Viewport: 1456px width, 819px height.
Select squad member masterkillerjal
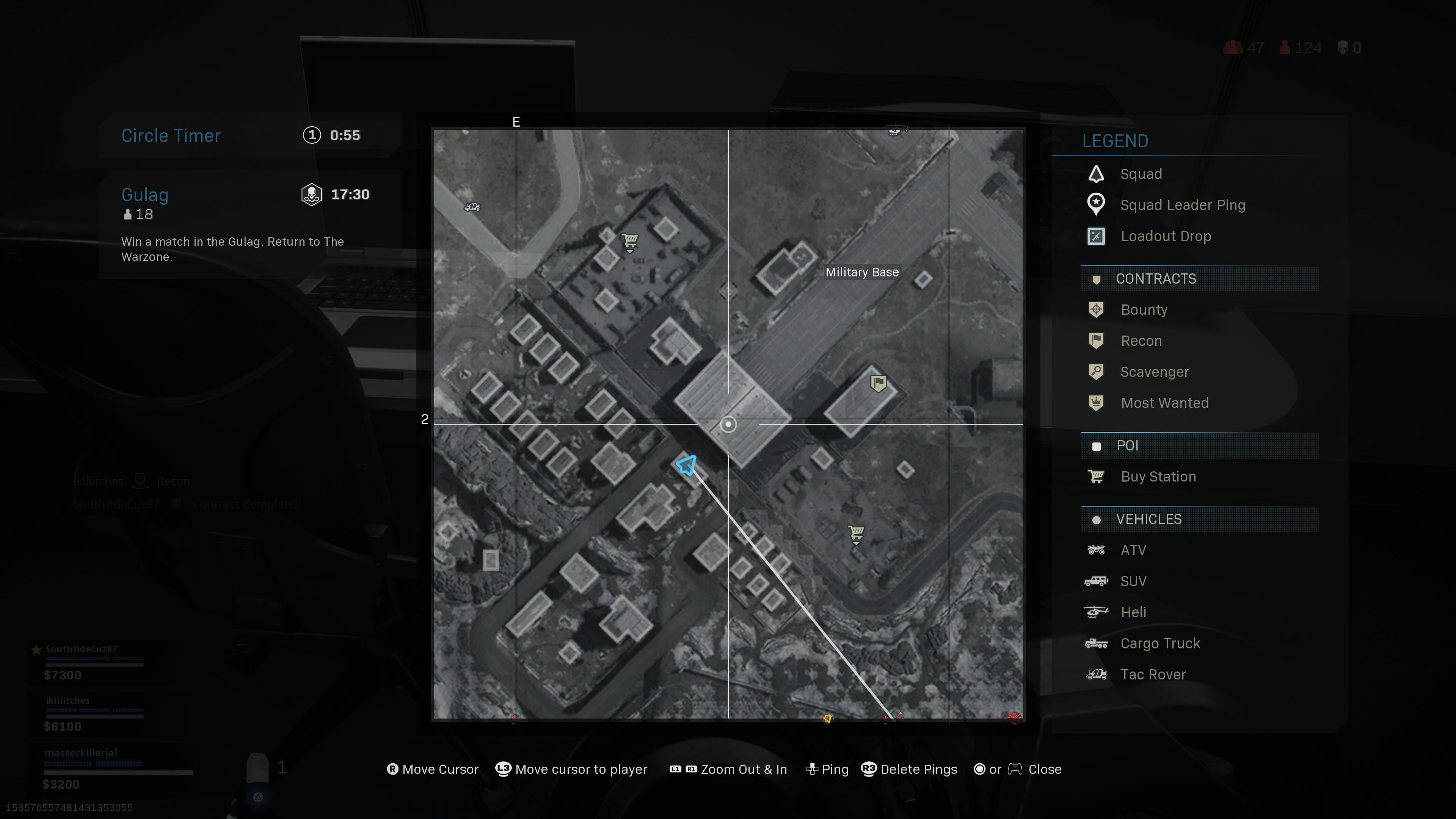click(x=82, y=753)
